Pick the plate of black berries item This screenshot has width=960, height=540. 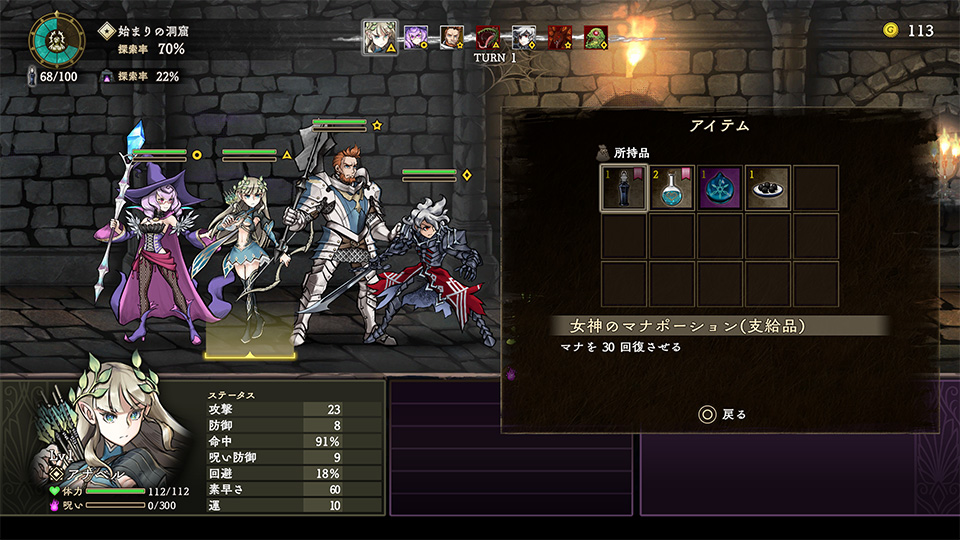[767, 188]
